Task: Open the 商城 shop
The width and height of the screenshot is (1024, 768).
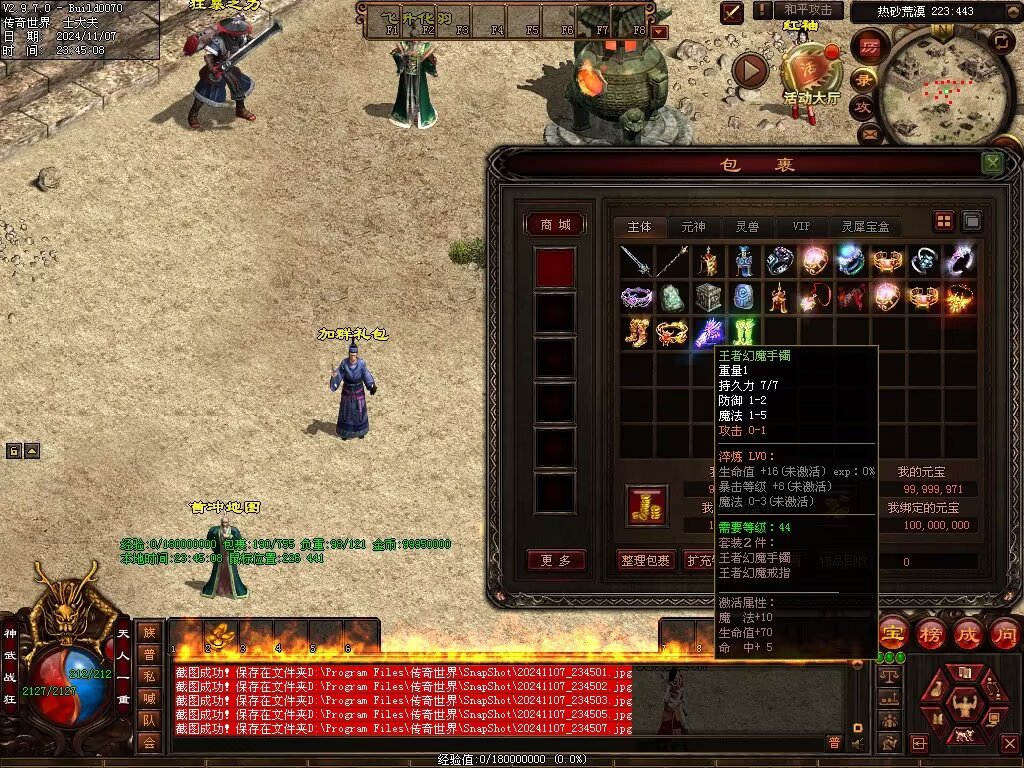Action: click(555, 225)
